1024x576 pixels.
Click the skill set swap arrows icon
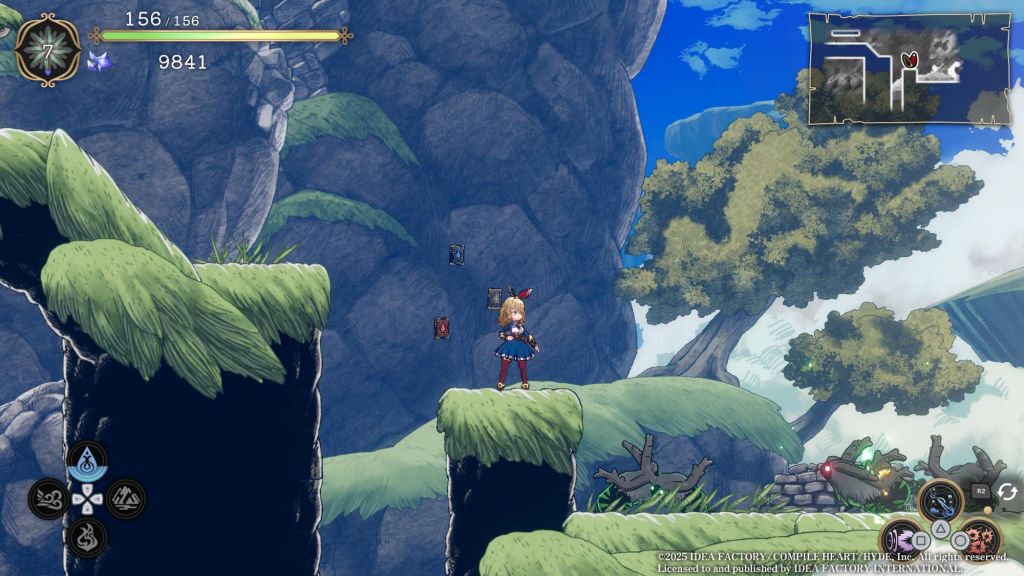[x=1006, y=491]
